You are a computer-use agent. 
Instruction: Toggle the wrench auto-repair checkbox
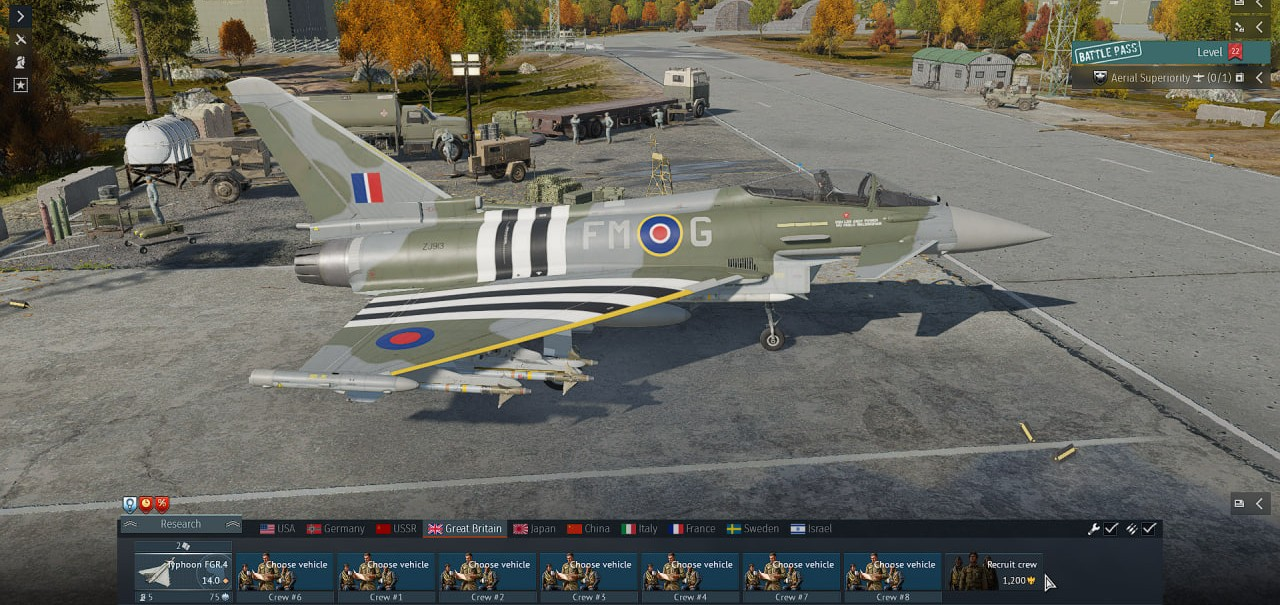click(1111, 529)
